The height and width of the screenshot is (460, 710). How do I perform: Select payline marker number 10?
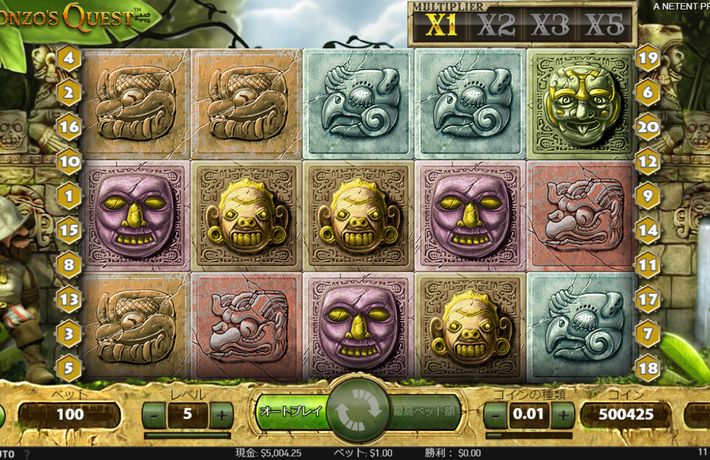(x=70, y=160)
